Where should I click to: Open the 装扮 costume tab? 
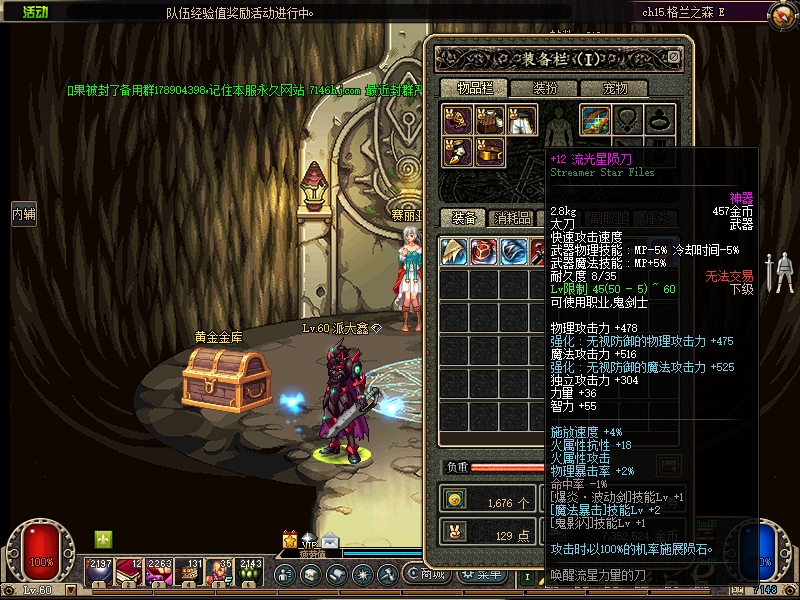tap(545, 89)
